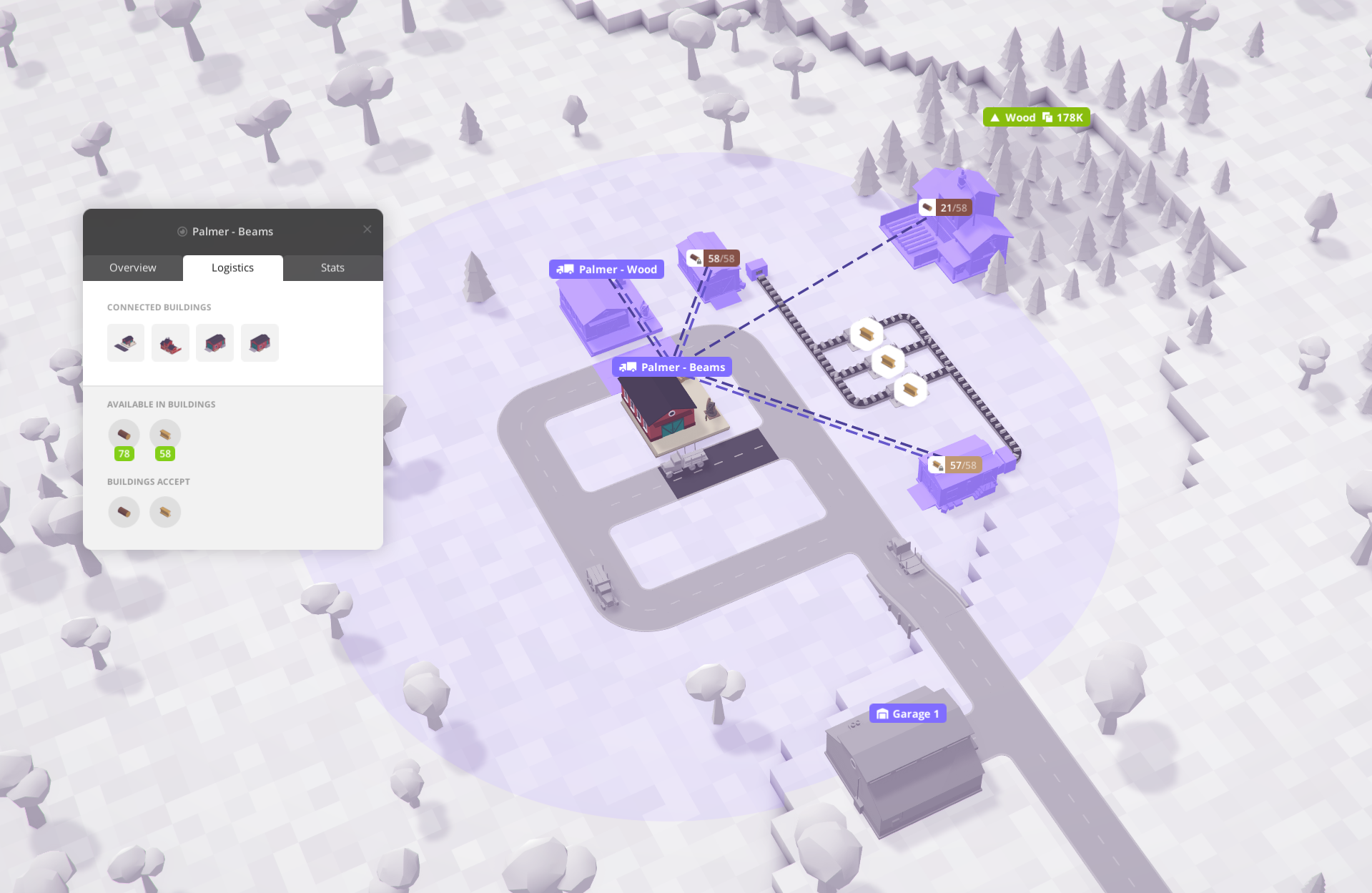Click the first connected building thumbnail
This screenshot has width=1372, height=893.
tap(125, 342)
